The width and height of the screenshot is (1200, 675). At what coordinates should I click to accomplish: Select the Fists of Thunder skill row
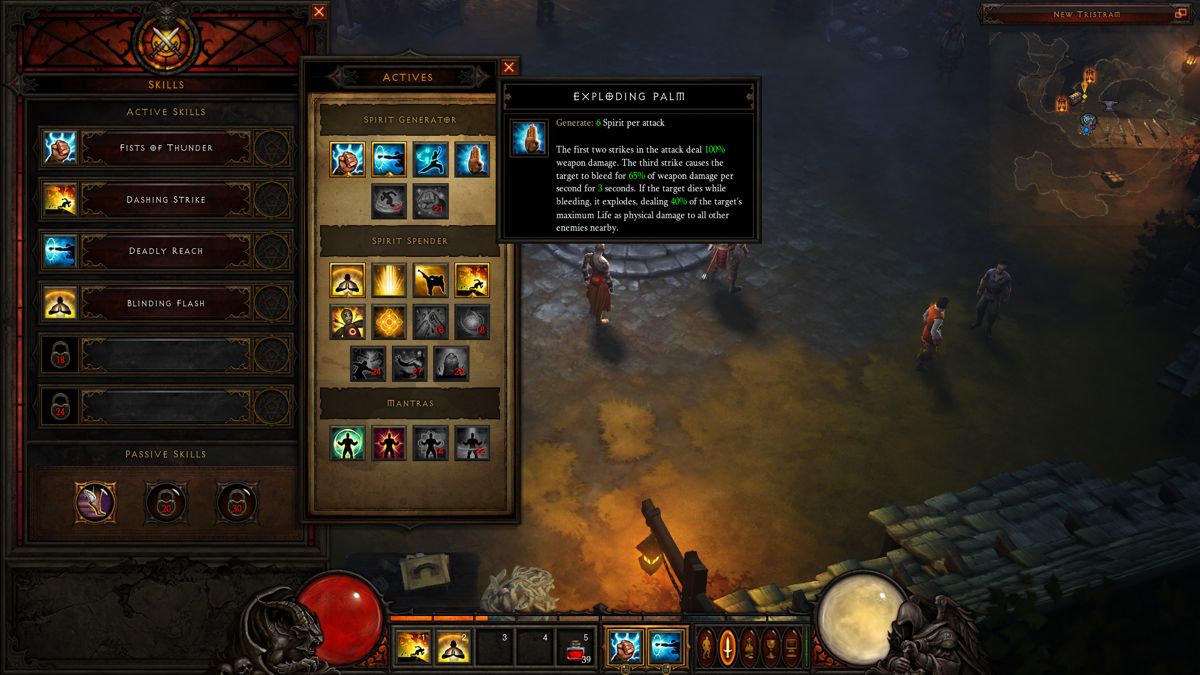click(166, 148)
